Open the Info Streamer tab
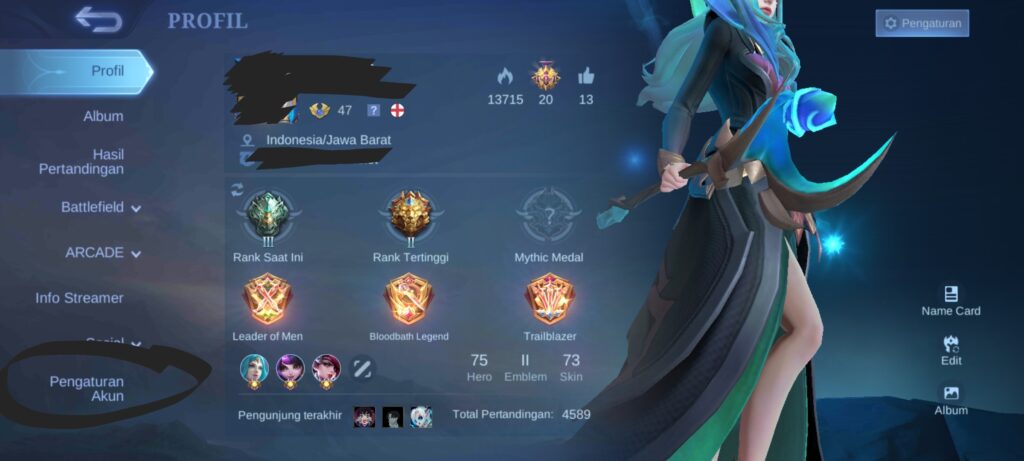The height and width of the screenshot is (461, 1024). pos(80,298)
